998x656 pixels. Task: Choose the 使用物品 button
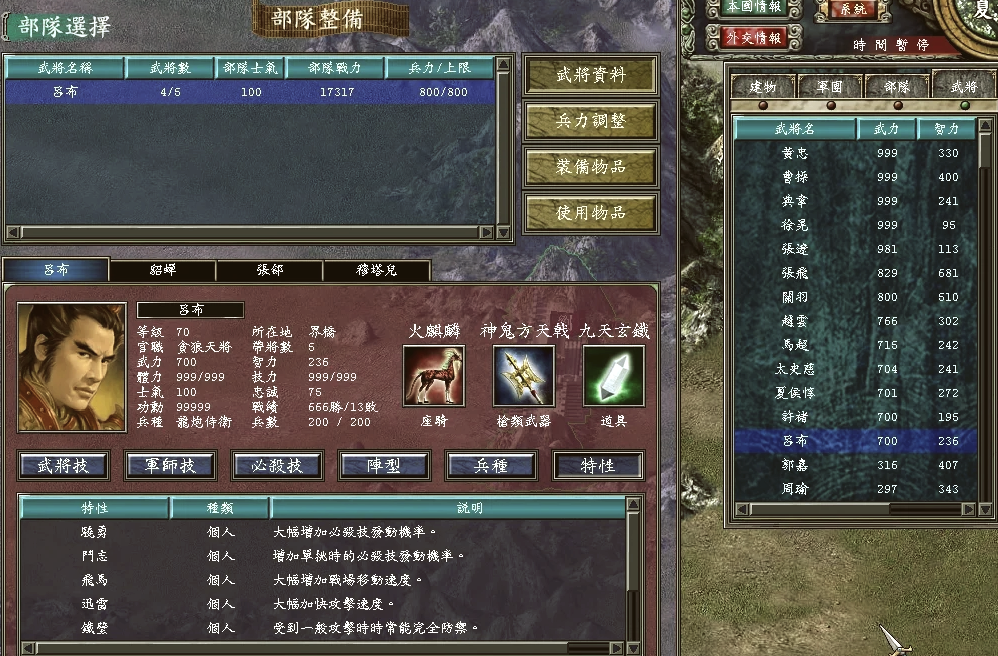[x=590, y=213]
